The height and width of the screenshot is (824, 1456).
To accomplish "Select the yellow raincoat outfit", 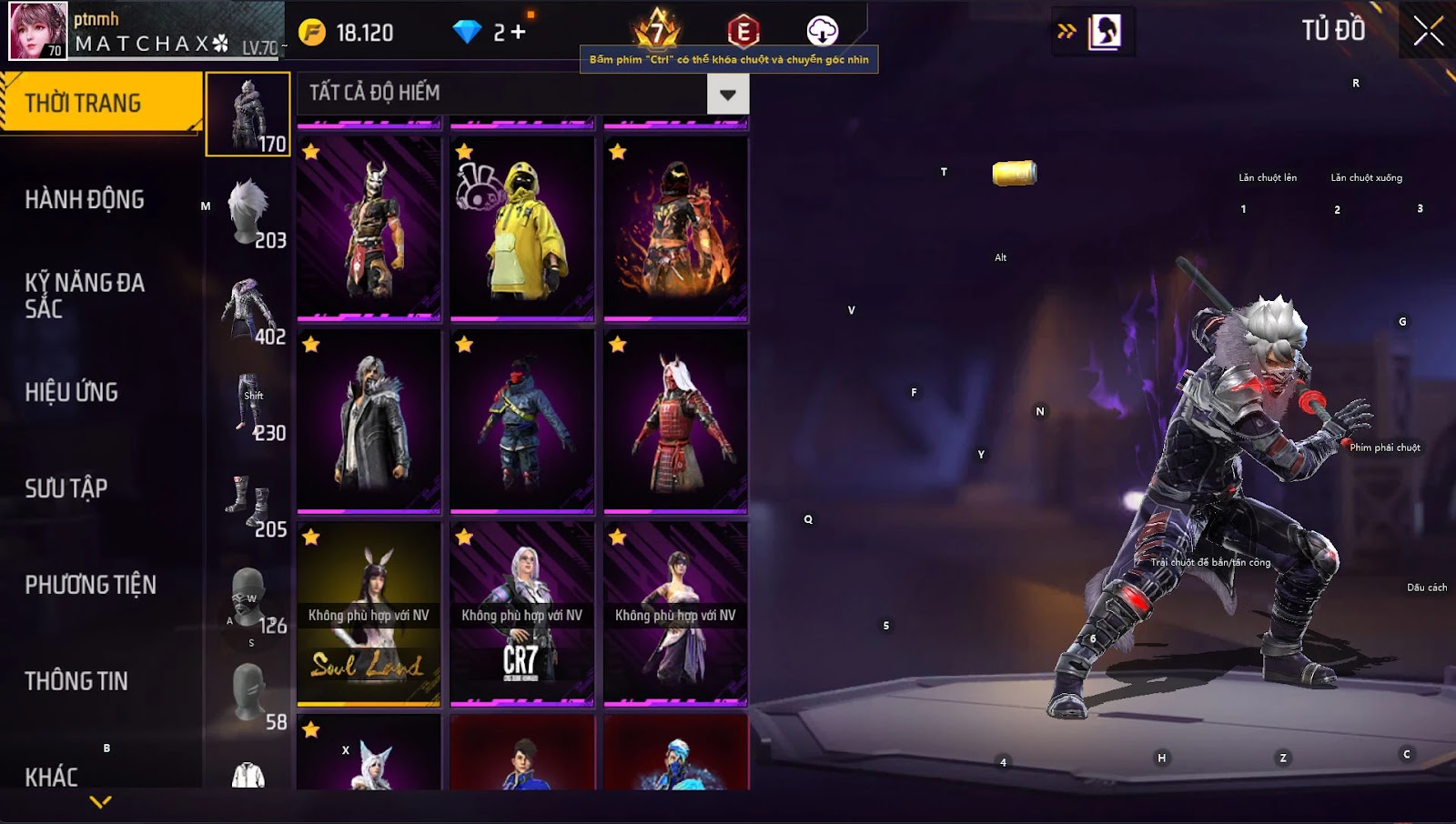I will pyautogui.click(x=522, y=228).
